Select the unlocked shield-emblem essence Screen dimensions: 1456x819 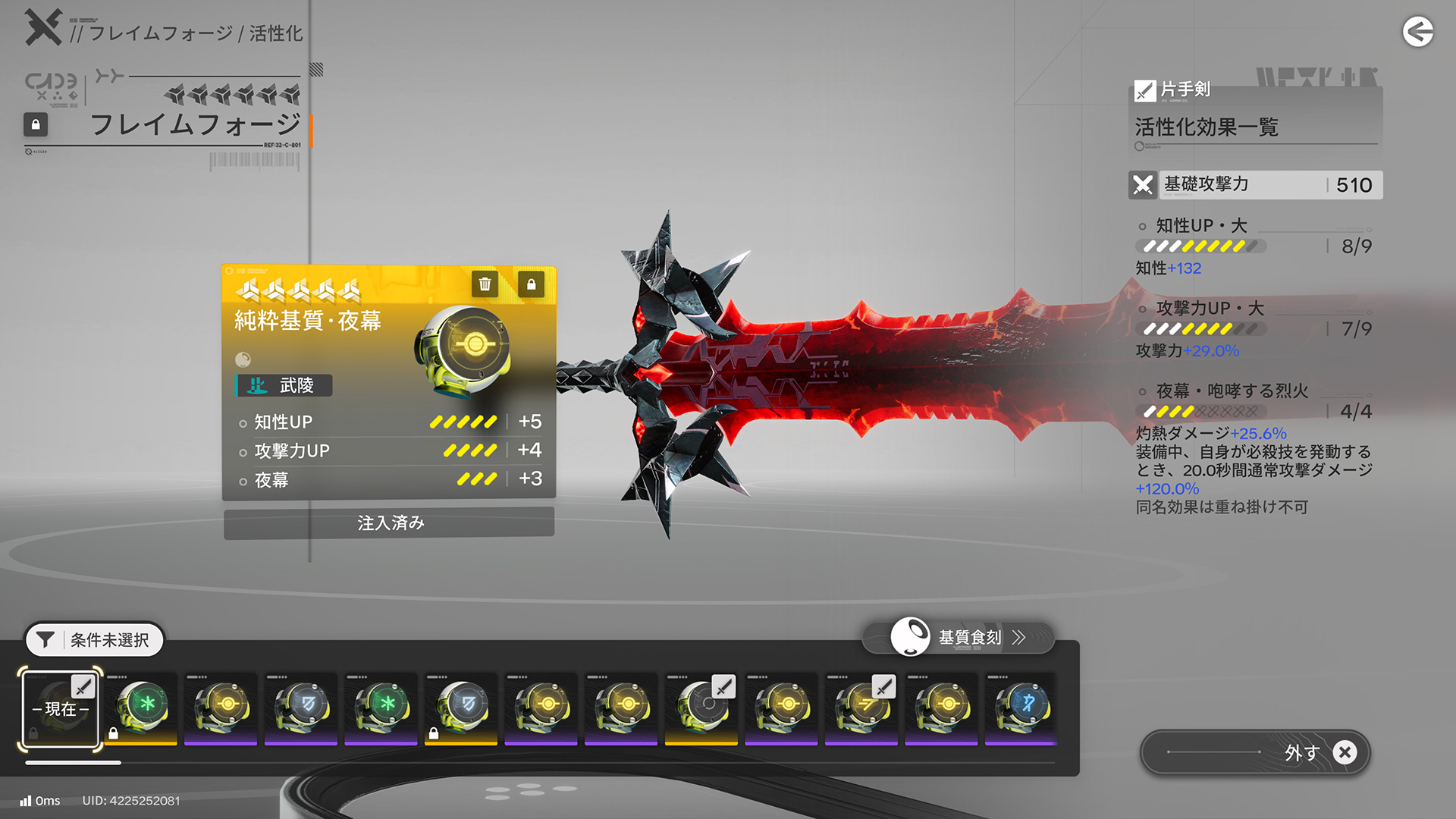pyautogui.click(x=301, y=707)
